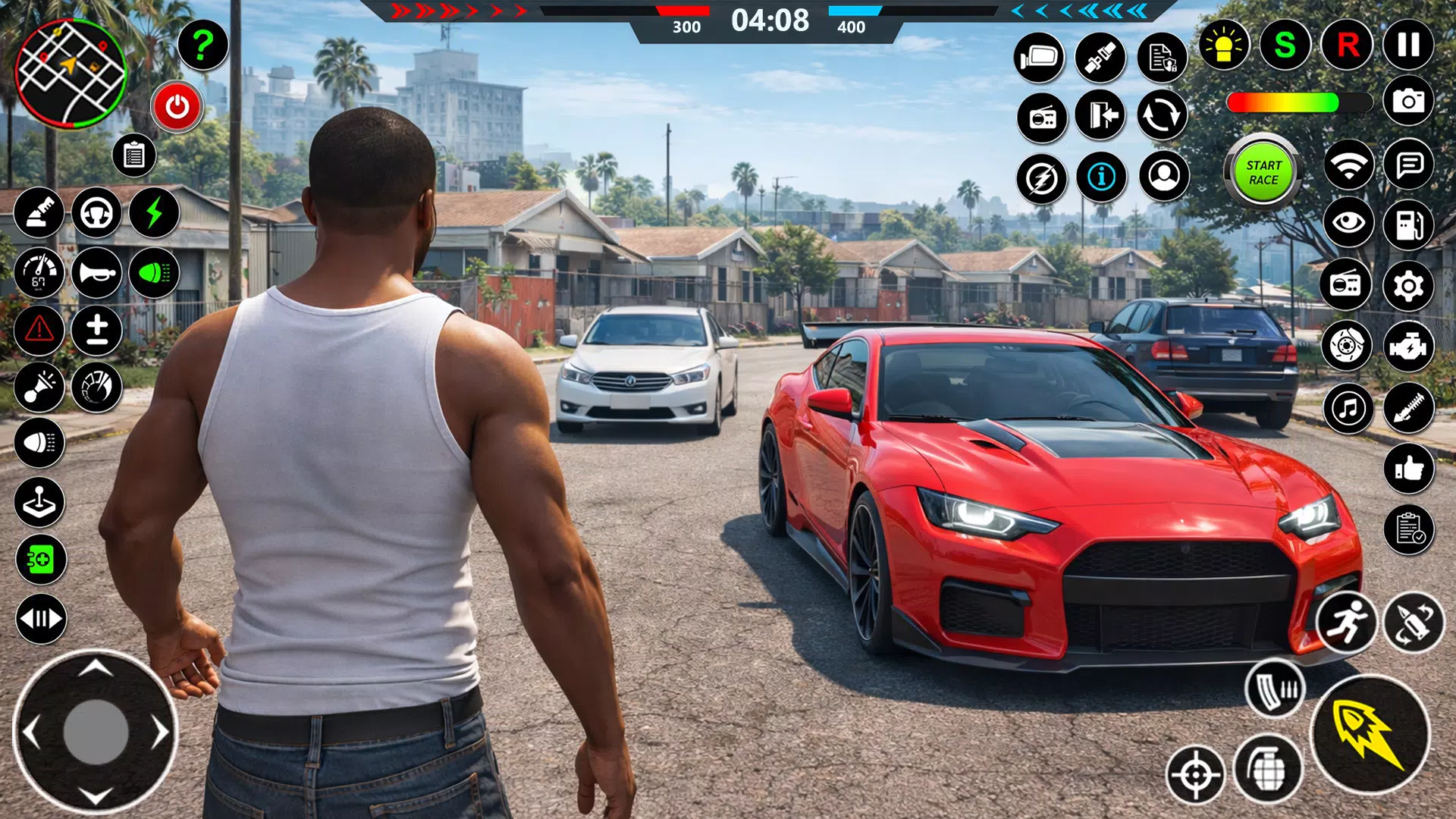Tap the green S button
The width and height of the screenshot is (1456, 819).
point(1285,45)
